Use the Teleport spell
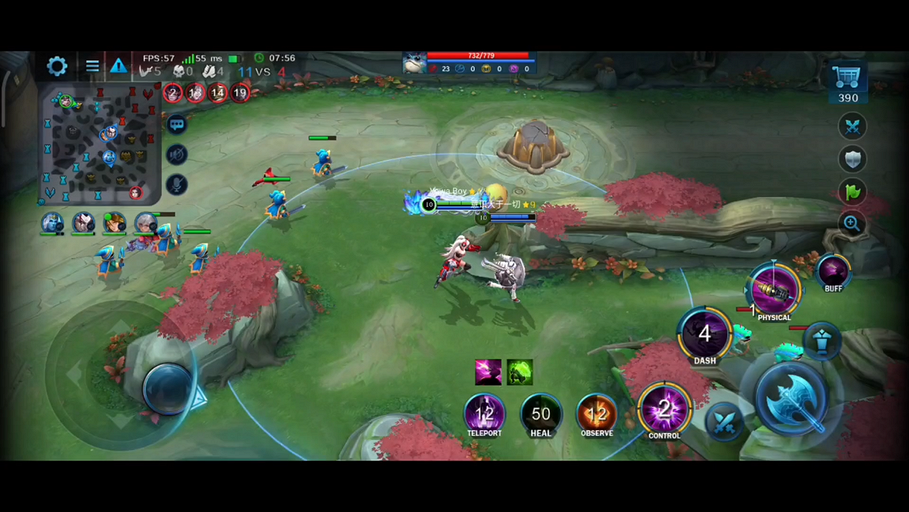 [x=485, y=413]
